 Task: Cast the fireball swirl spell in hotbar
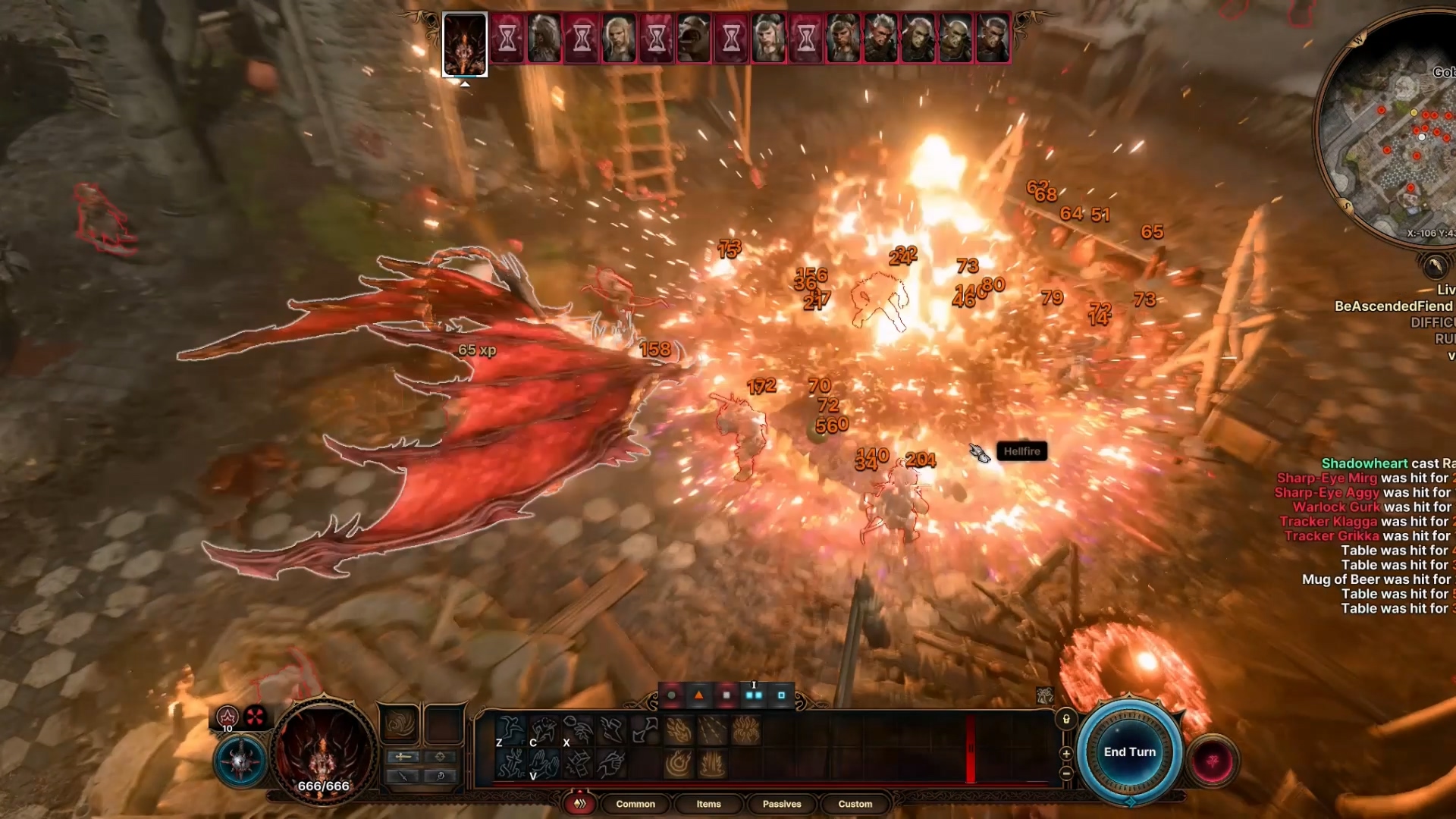[x=678, y=764]
